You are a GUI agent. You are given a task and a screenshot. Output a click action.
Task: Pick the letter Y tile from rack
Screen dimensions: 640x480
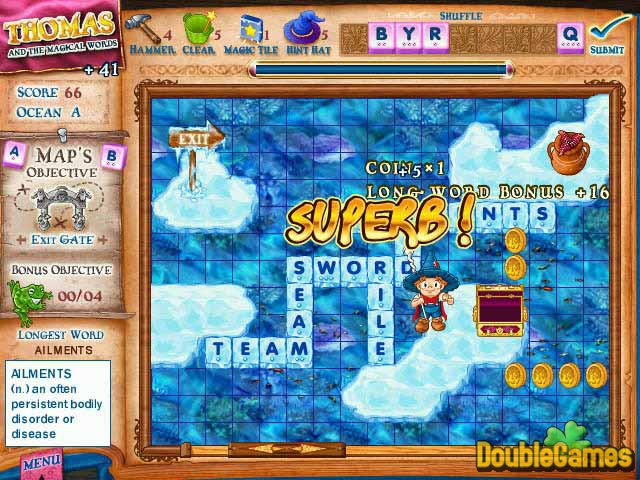click(408, 36)
